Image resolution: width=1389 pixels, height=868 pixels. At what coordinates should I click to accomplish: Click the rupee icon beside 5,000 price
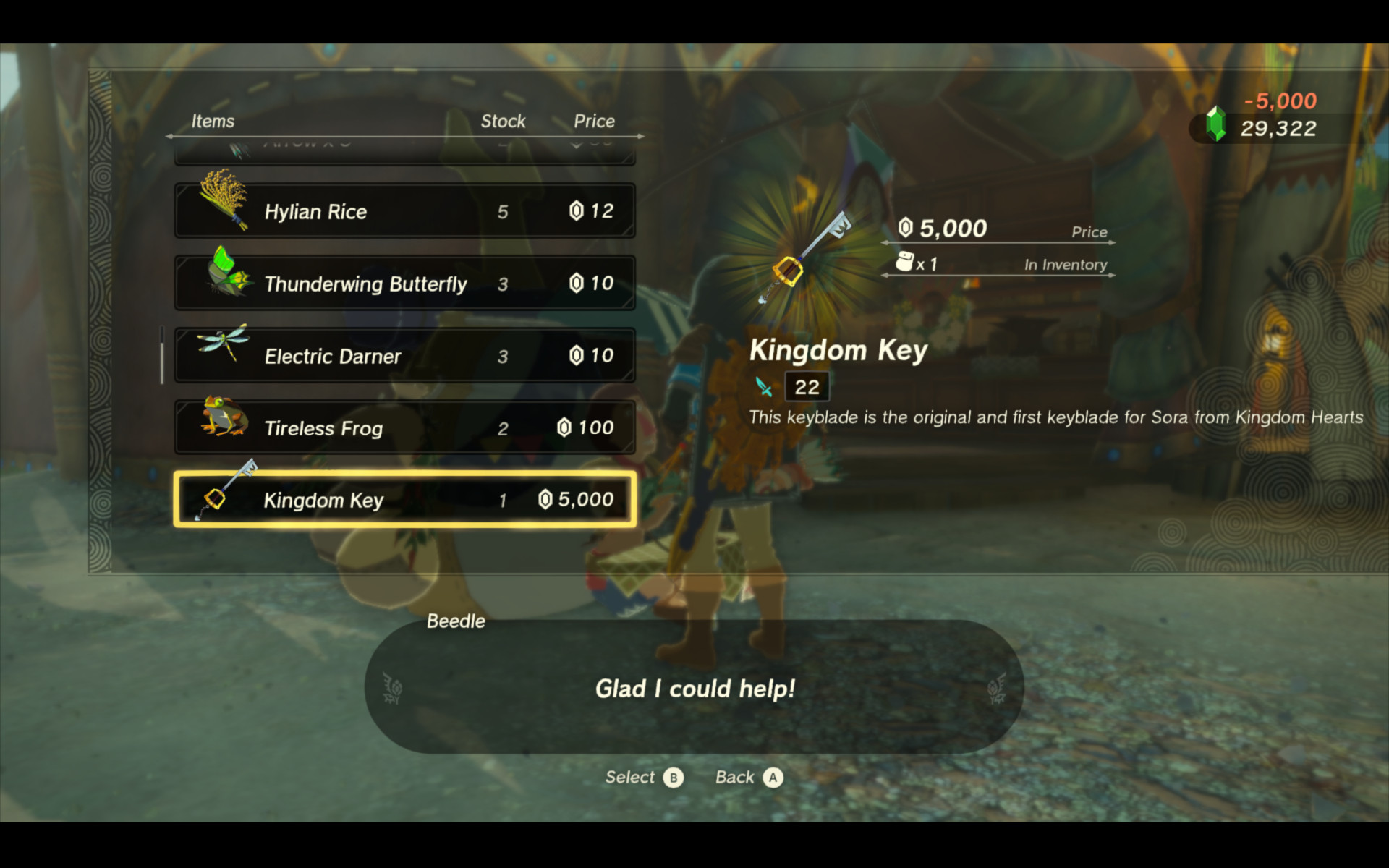904,228
